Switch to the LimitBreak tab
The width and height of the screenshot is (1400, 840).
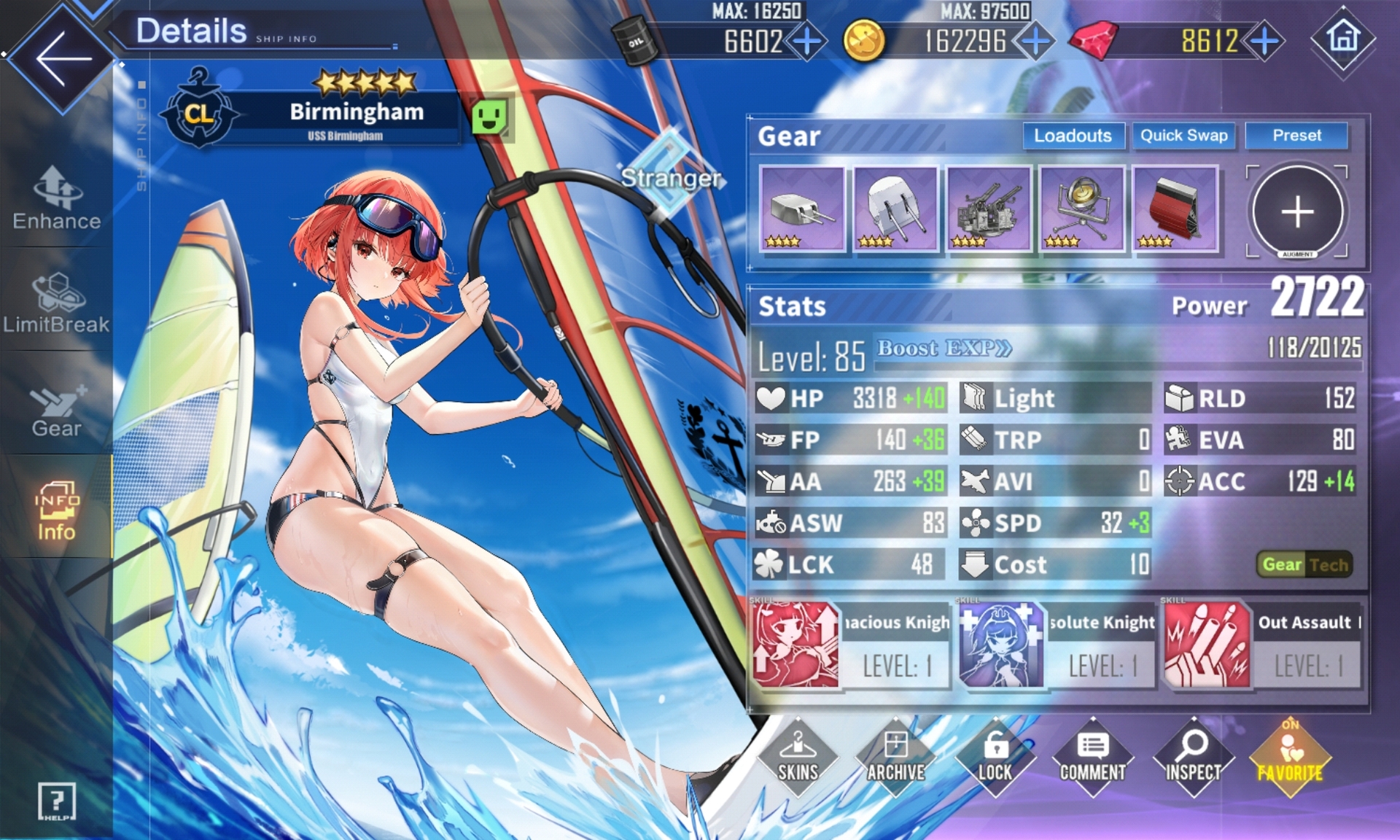[57, 303]
